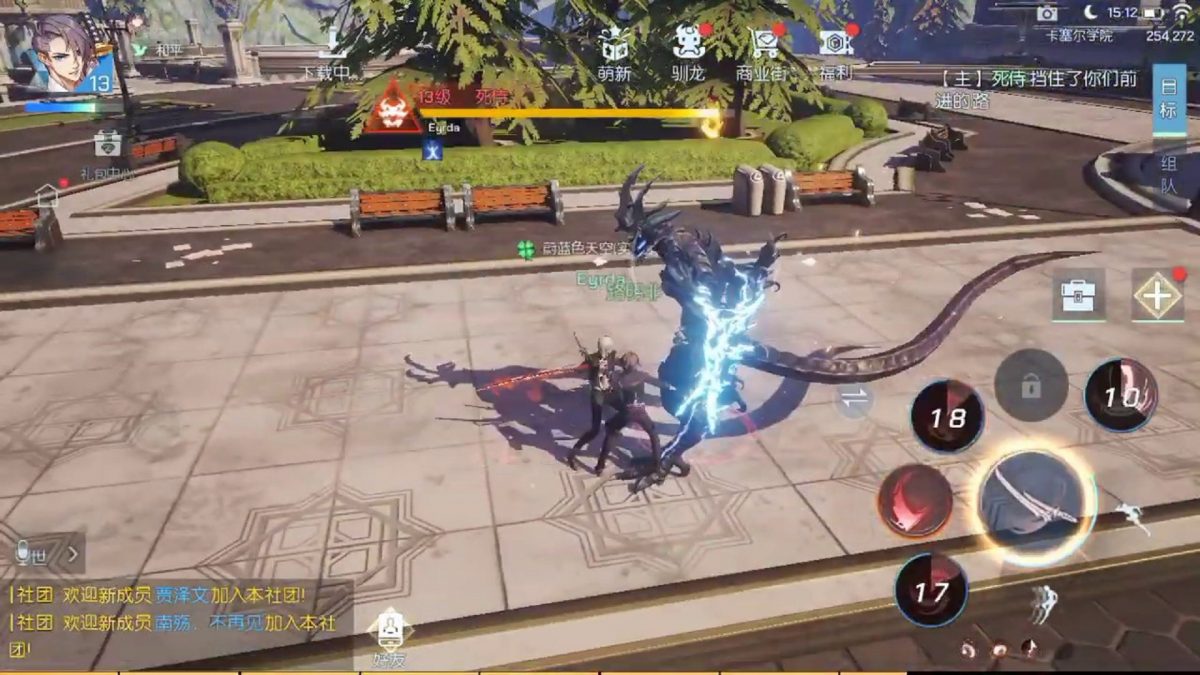Open the 好友 friends list
This screenshot has width=1200, height=675.
pos(389,638)
